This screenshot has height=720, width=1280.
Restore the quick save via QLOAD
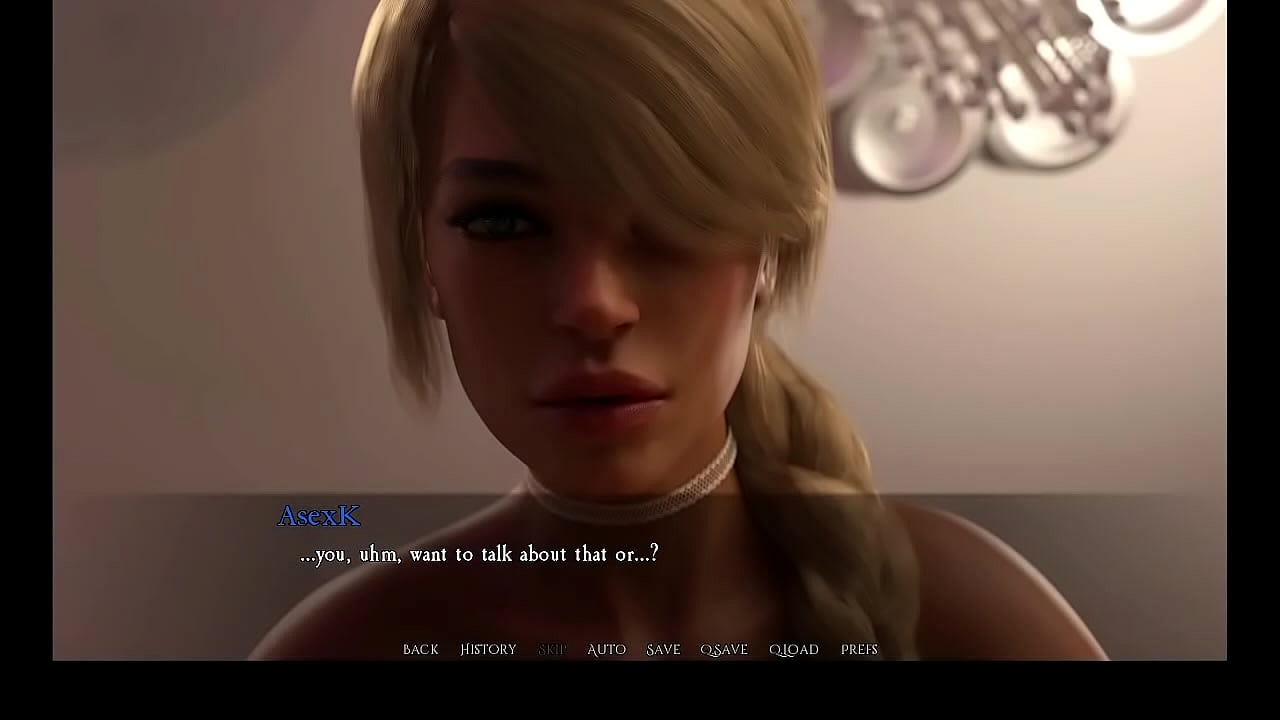792,649
